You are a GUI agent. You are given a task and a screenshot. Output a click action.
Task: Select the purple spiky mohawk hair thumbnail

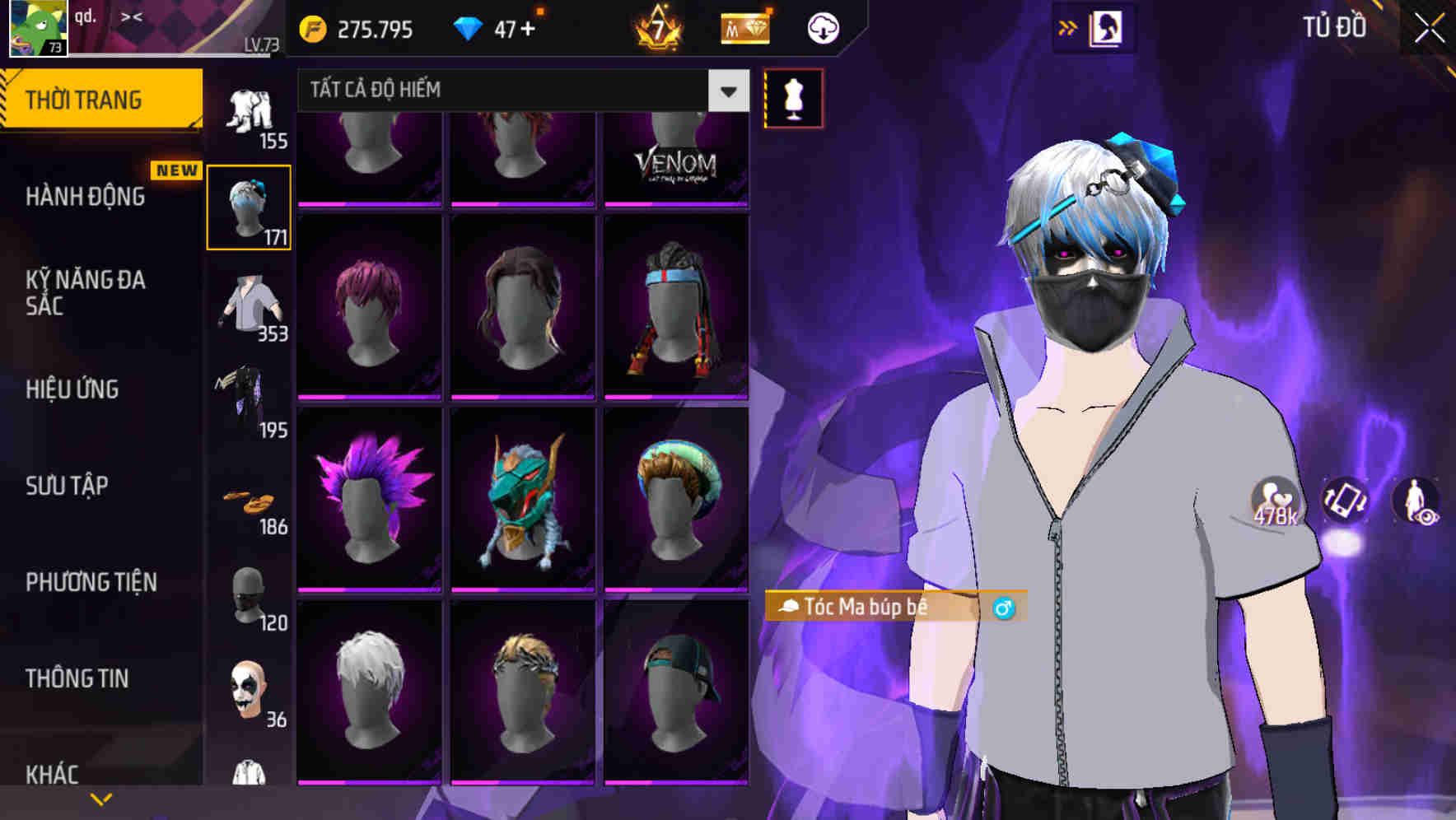tap(371, 494)
